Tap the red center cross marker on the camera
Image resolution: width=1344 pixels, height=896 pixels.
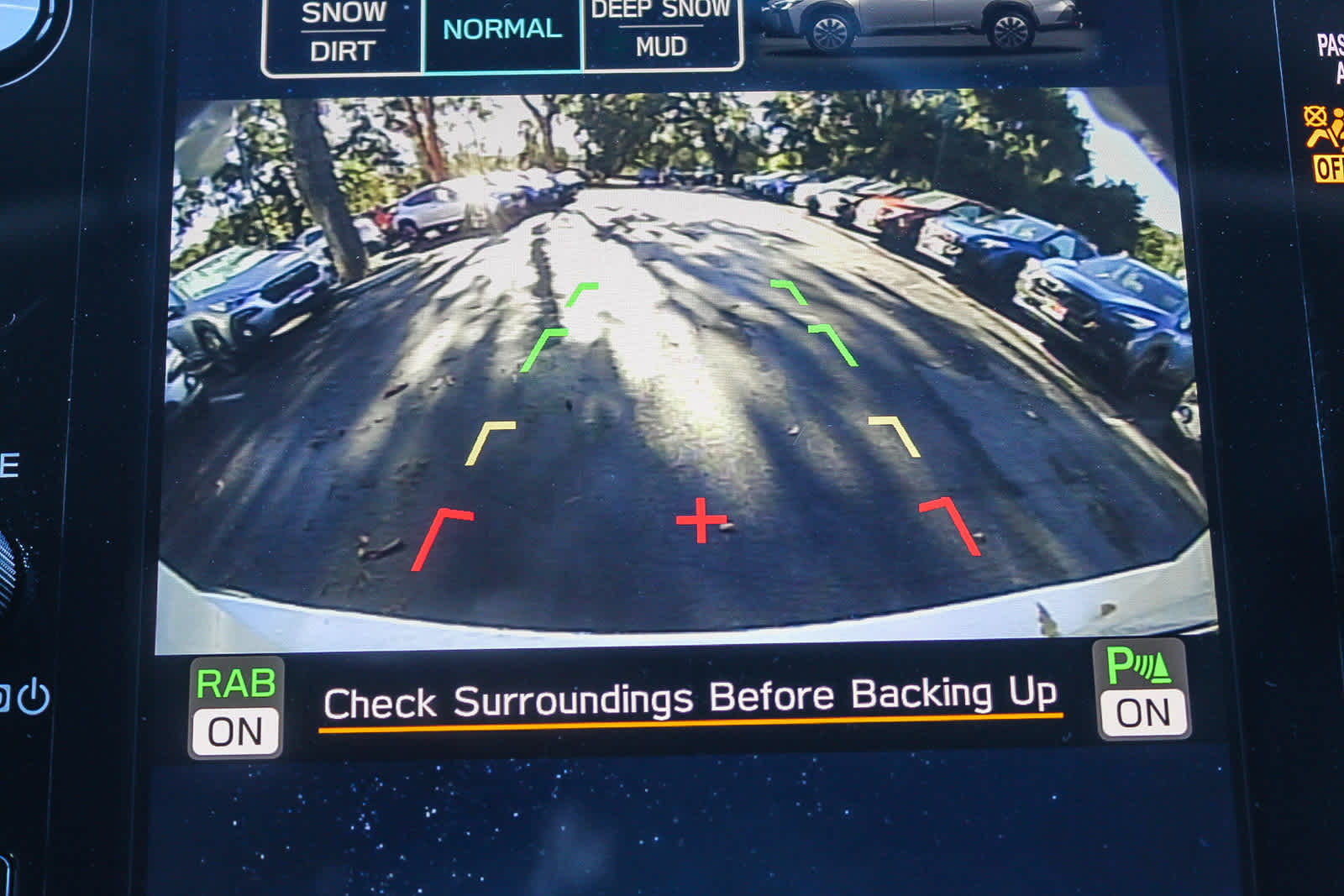702,521
